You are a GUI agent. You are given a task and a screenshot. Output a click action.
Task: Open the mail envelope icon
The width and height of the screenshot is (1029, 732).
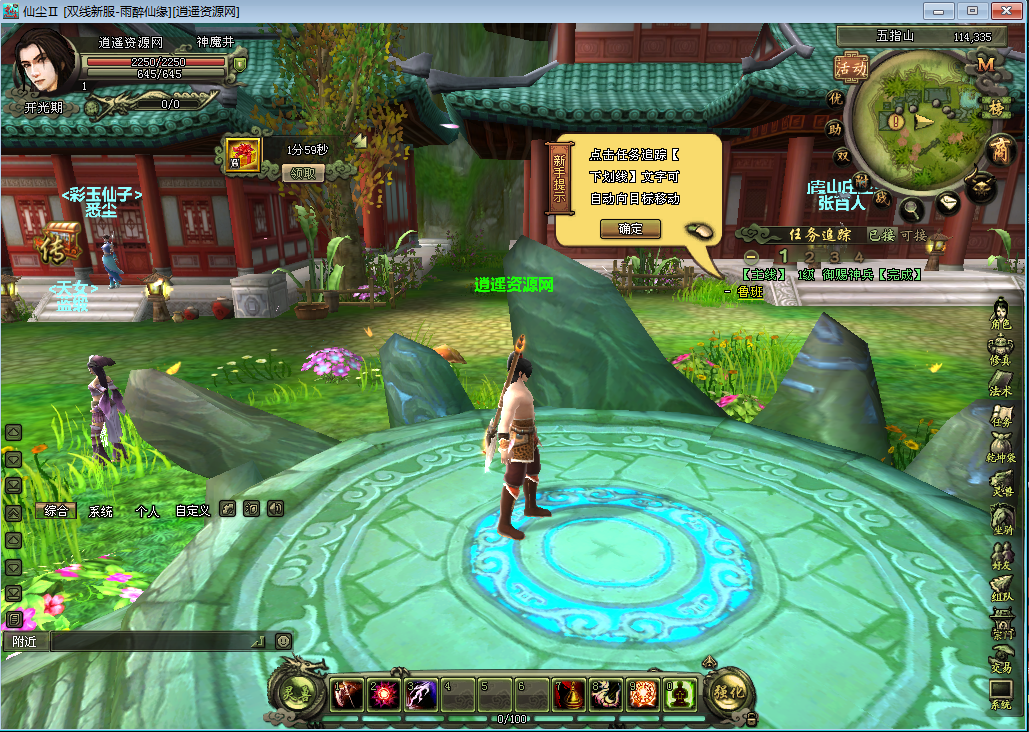(x=947, y=203)
